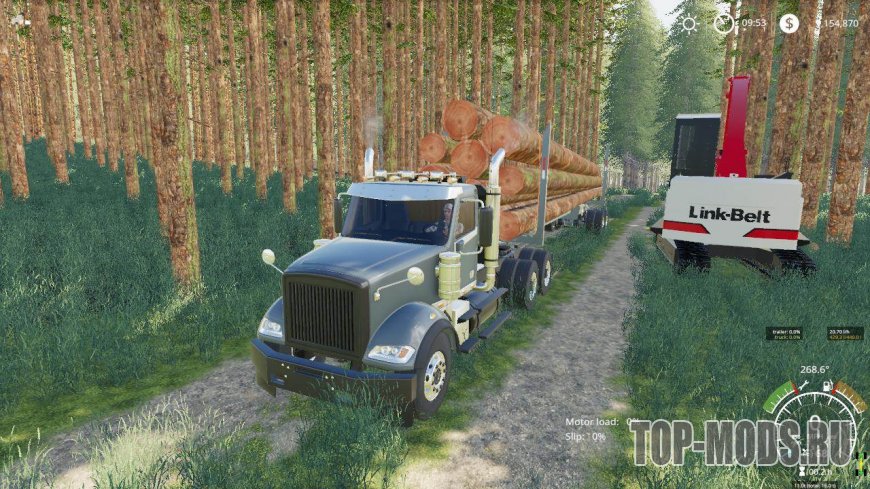Open the dollar money icon
Screen dimensions: 870x489
coord(789,23)
